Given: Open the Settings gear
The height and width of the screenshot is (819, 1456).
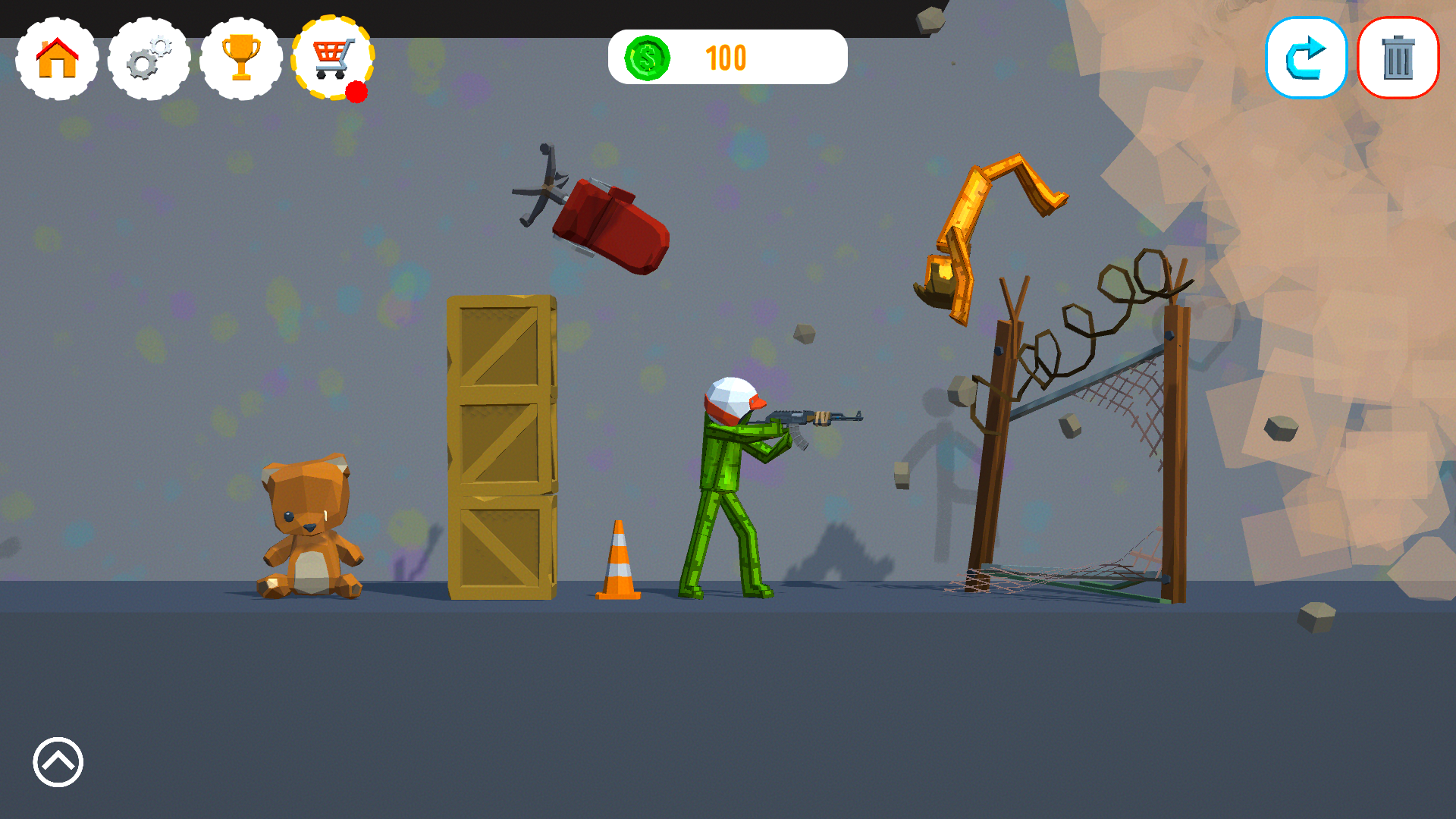Looking at the screenshot, I should click(149, 58).
